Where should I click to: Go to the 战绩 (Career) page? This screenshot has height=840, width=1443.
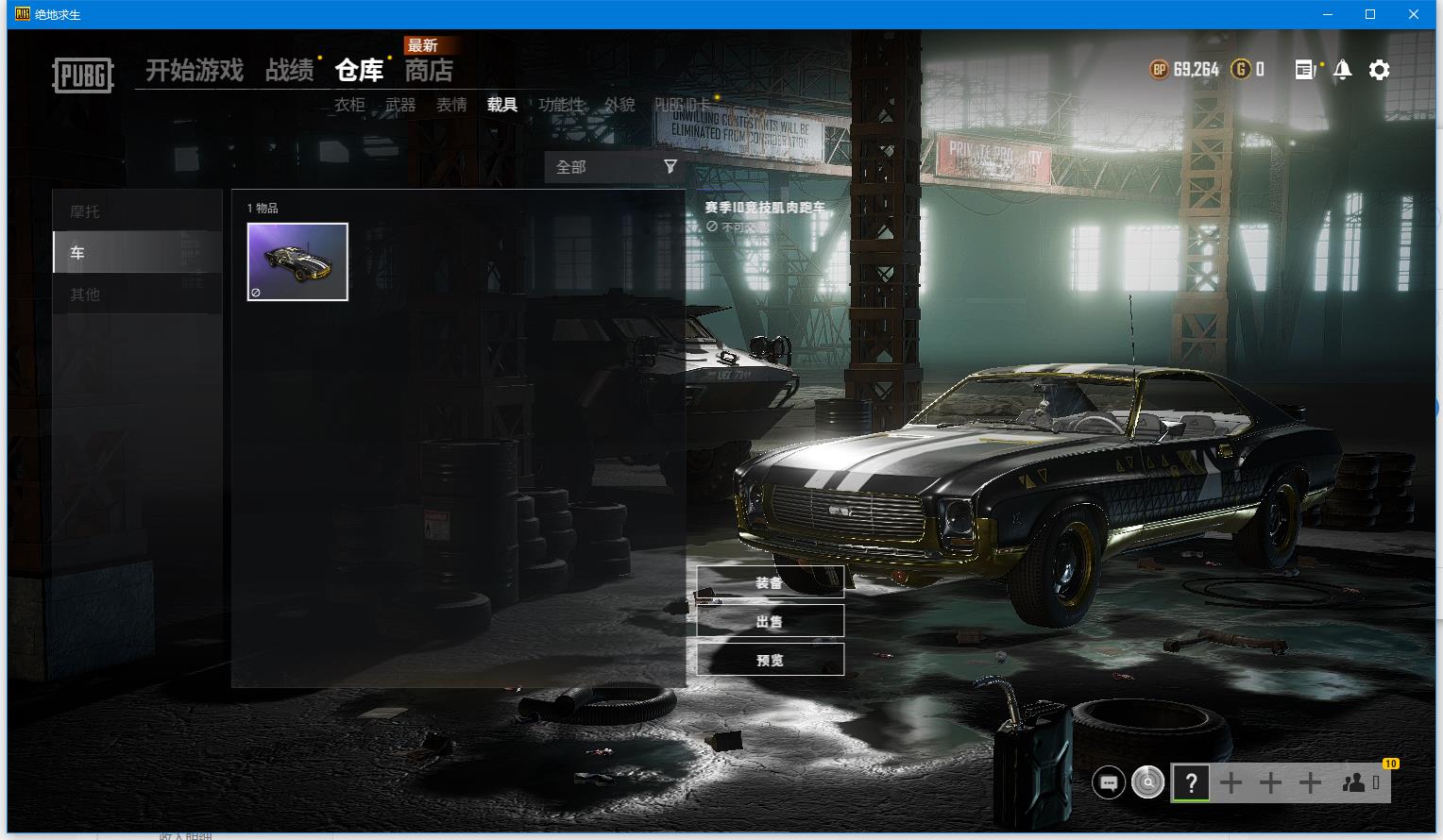pos(289,71)
